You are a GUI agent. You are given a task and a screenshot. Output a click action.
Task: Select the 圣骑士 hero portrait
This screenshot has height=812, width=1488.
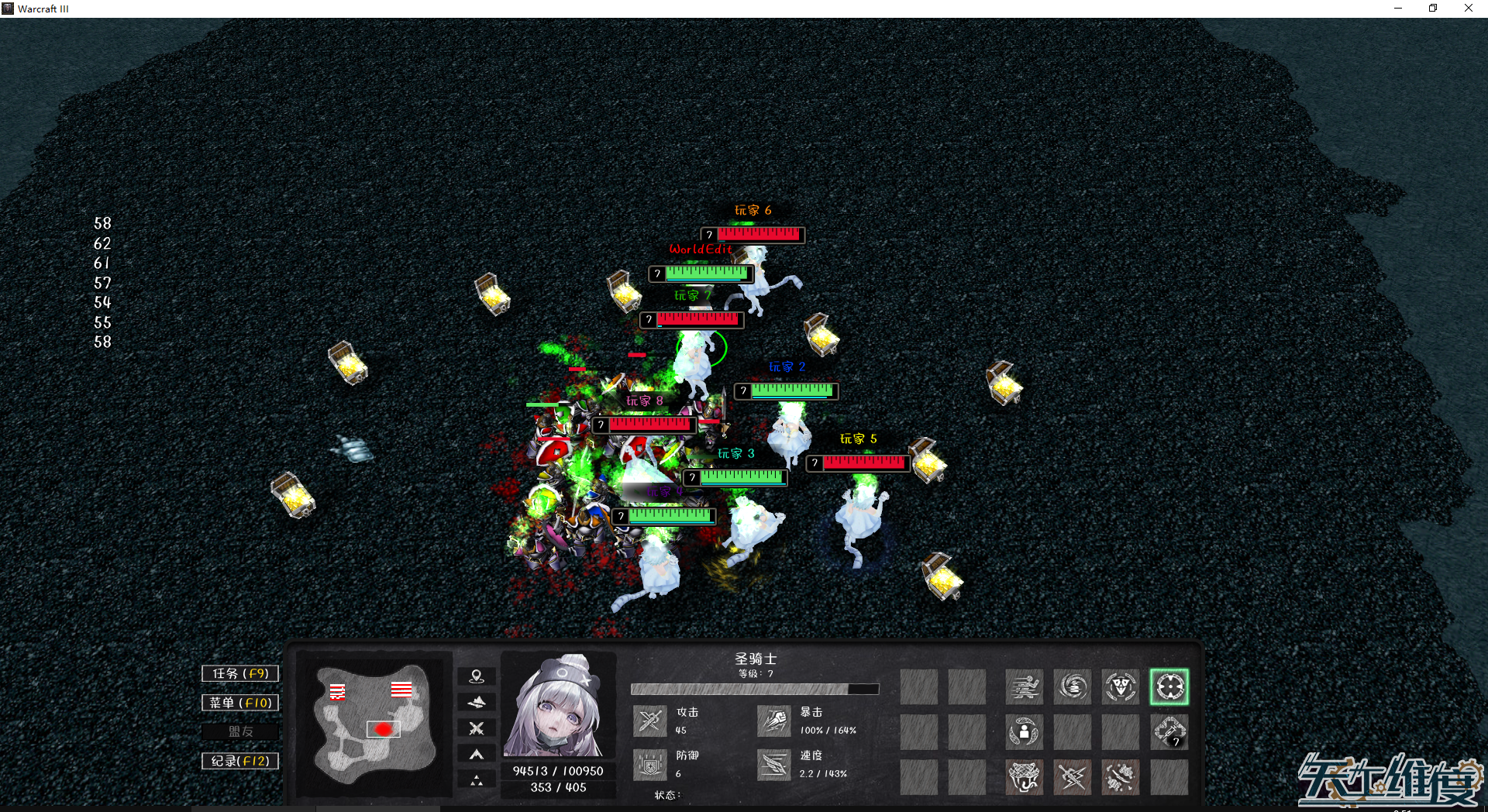557,705
